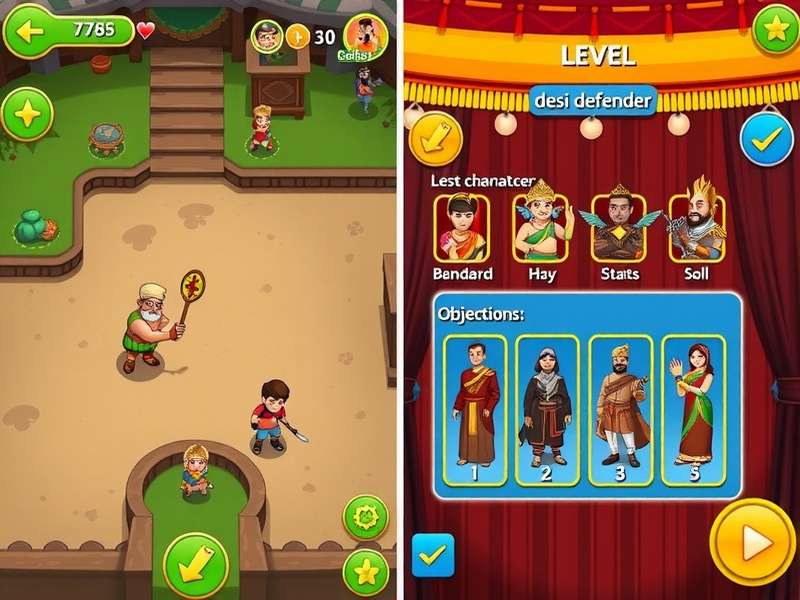
Task: Open settings with the green gear button
Action: point(365,517)
